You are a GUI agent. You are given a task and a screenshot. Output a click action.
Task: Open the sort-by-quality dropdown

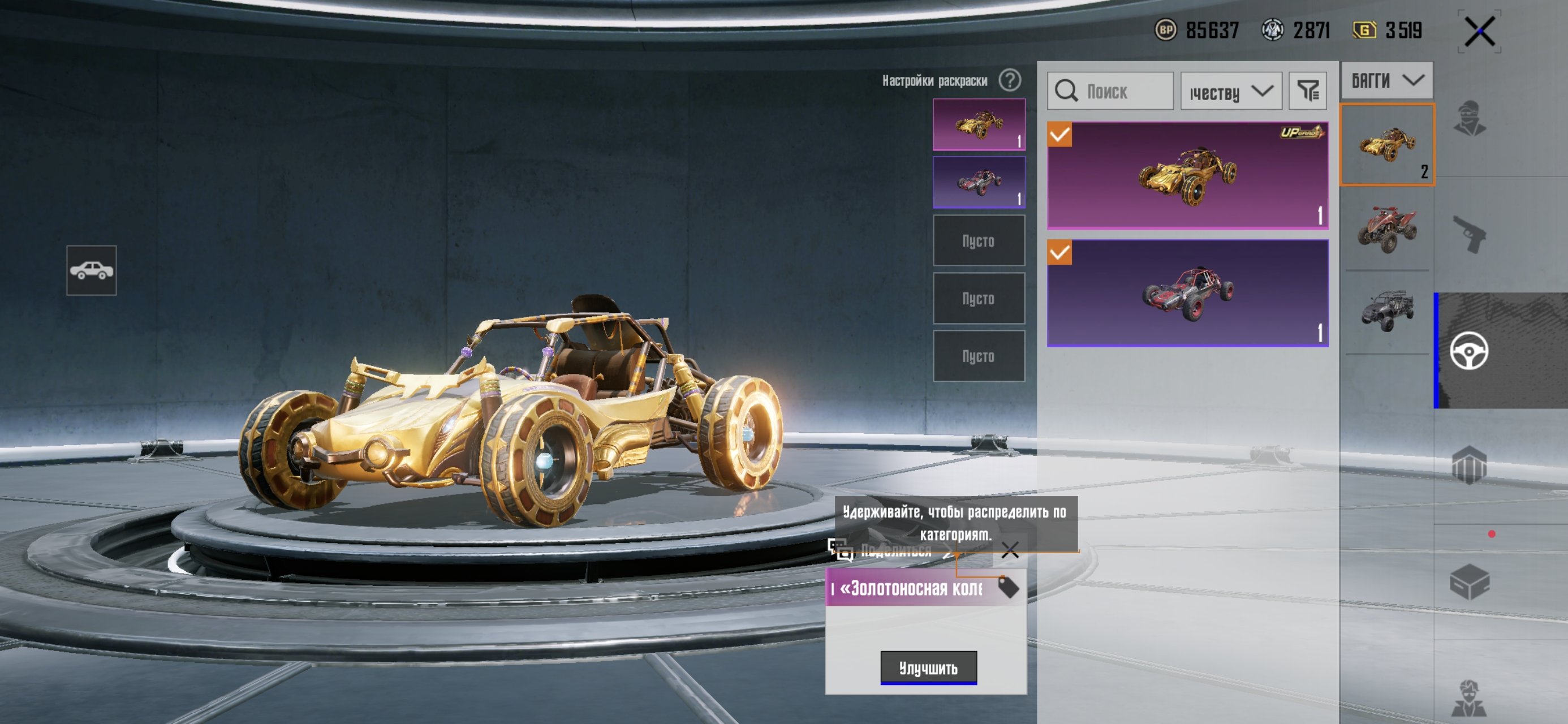click(1231, 92)
